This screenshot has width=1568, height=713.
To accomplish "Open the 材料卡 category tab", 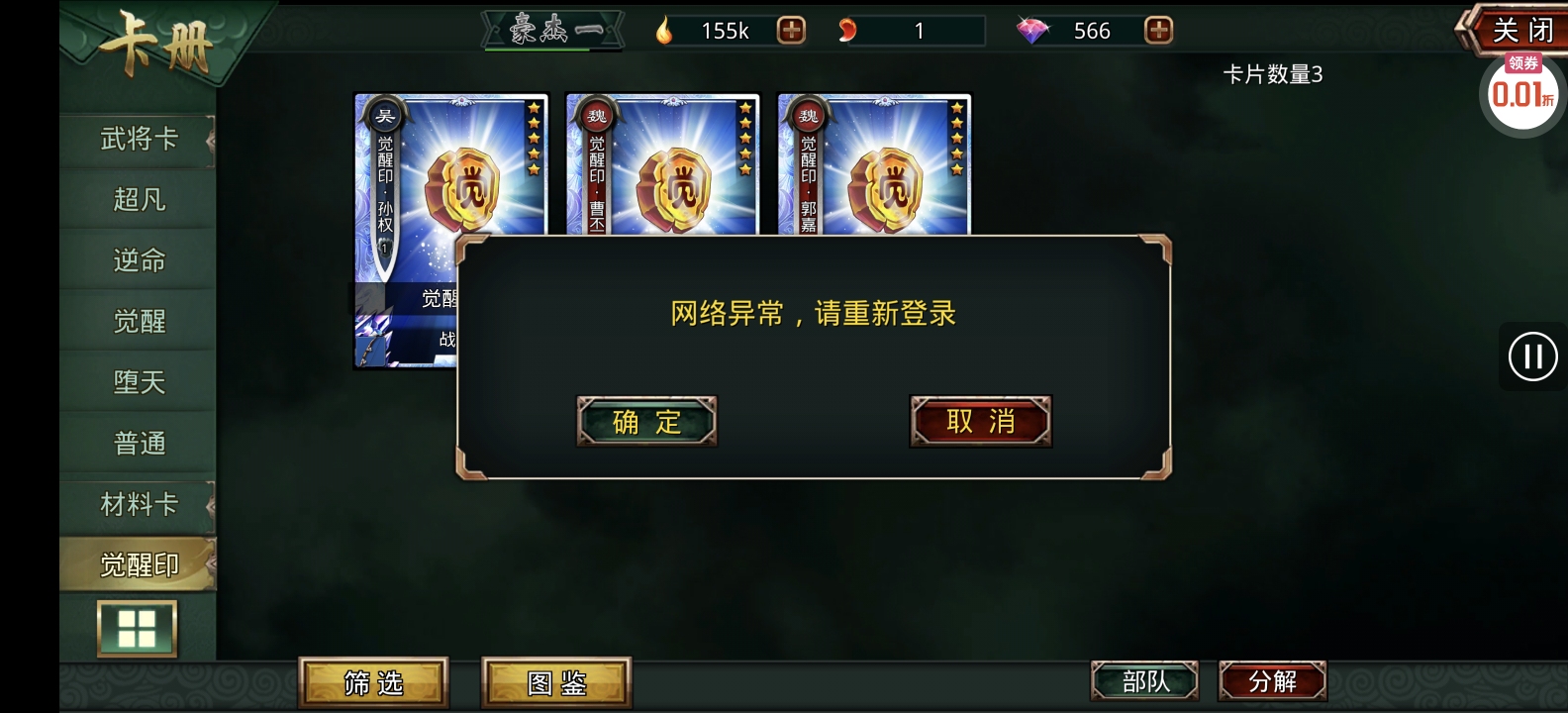I will 137,505.
